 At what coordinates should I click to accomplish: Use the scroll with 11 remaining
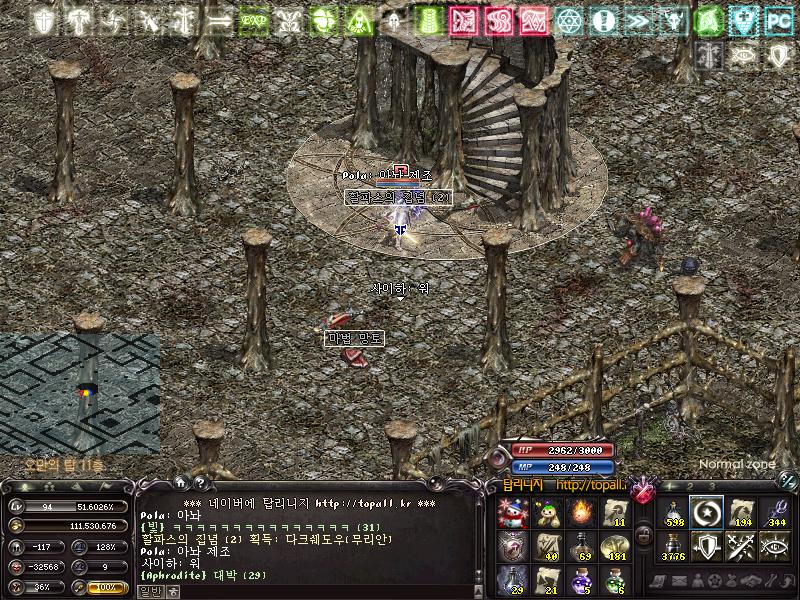tap(614, 512)
